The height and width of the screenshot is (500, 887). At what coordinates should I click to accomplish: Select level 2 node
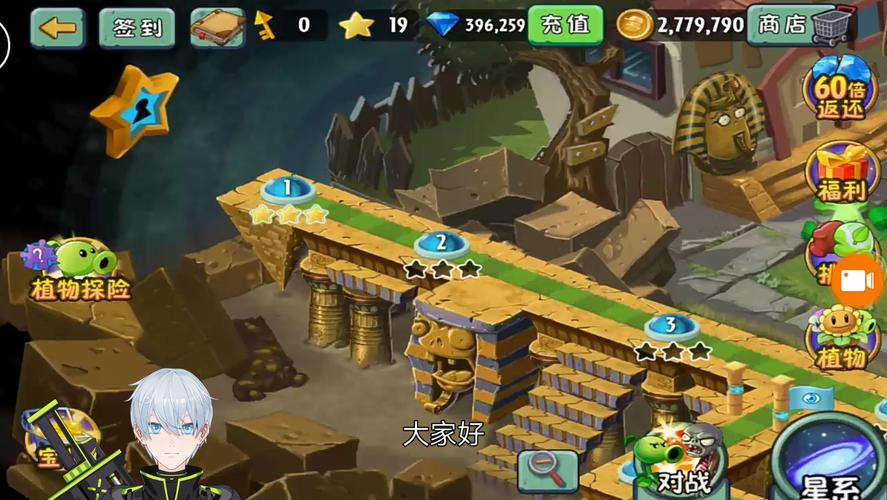coord(442,243)
